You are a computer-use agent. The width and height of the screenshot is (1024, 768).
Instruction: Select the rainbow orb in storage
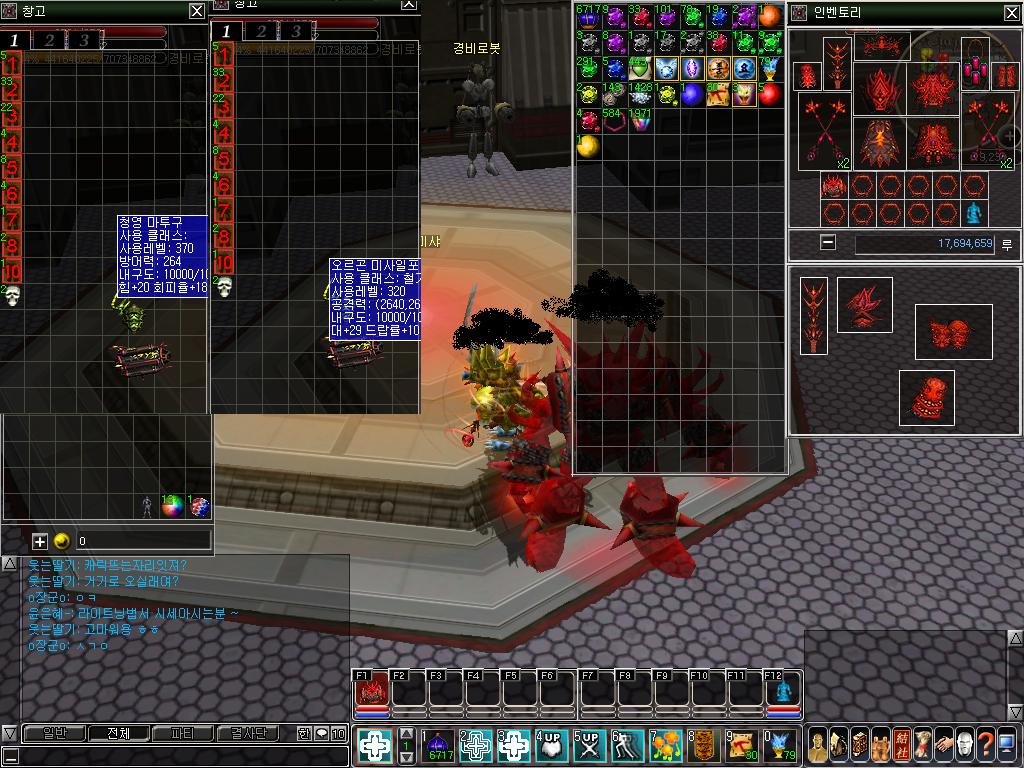point(174,507)
